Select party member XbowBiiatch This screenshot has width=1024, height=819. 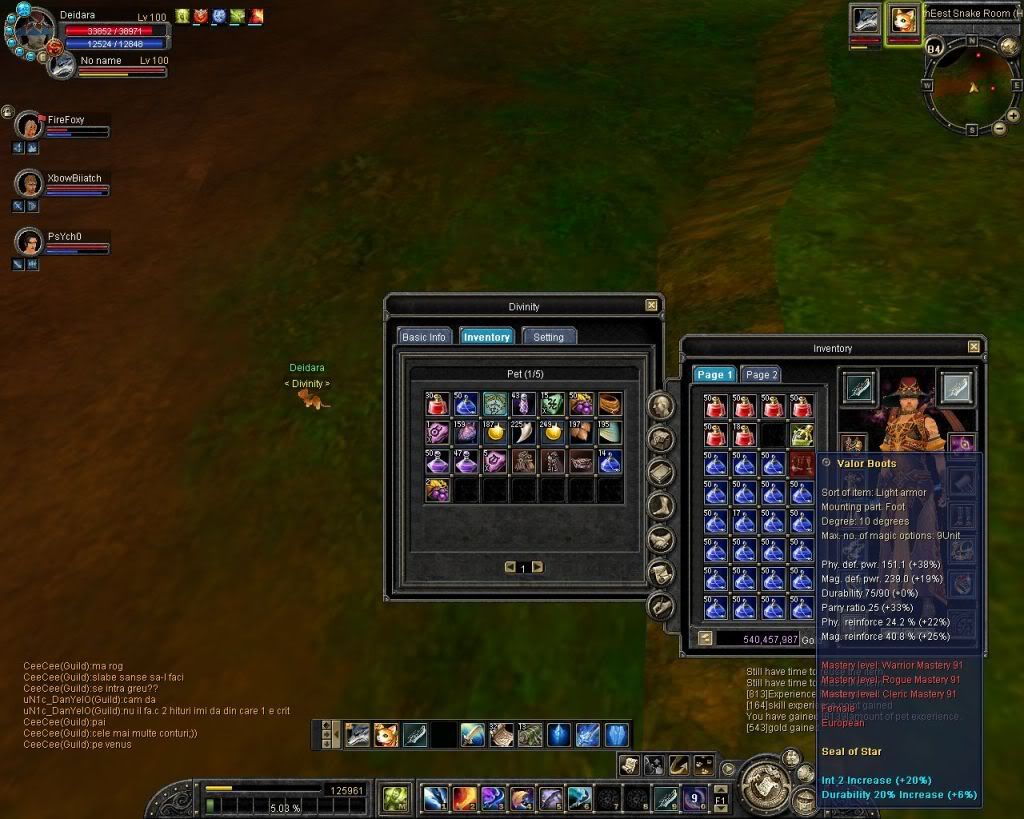tap(30, 184)
